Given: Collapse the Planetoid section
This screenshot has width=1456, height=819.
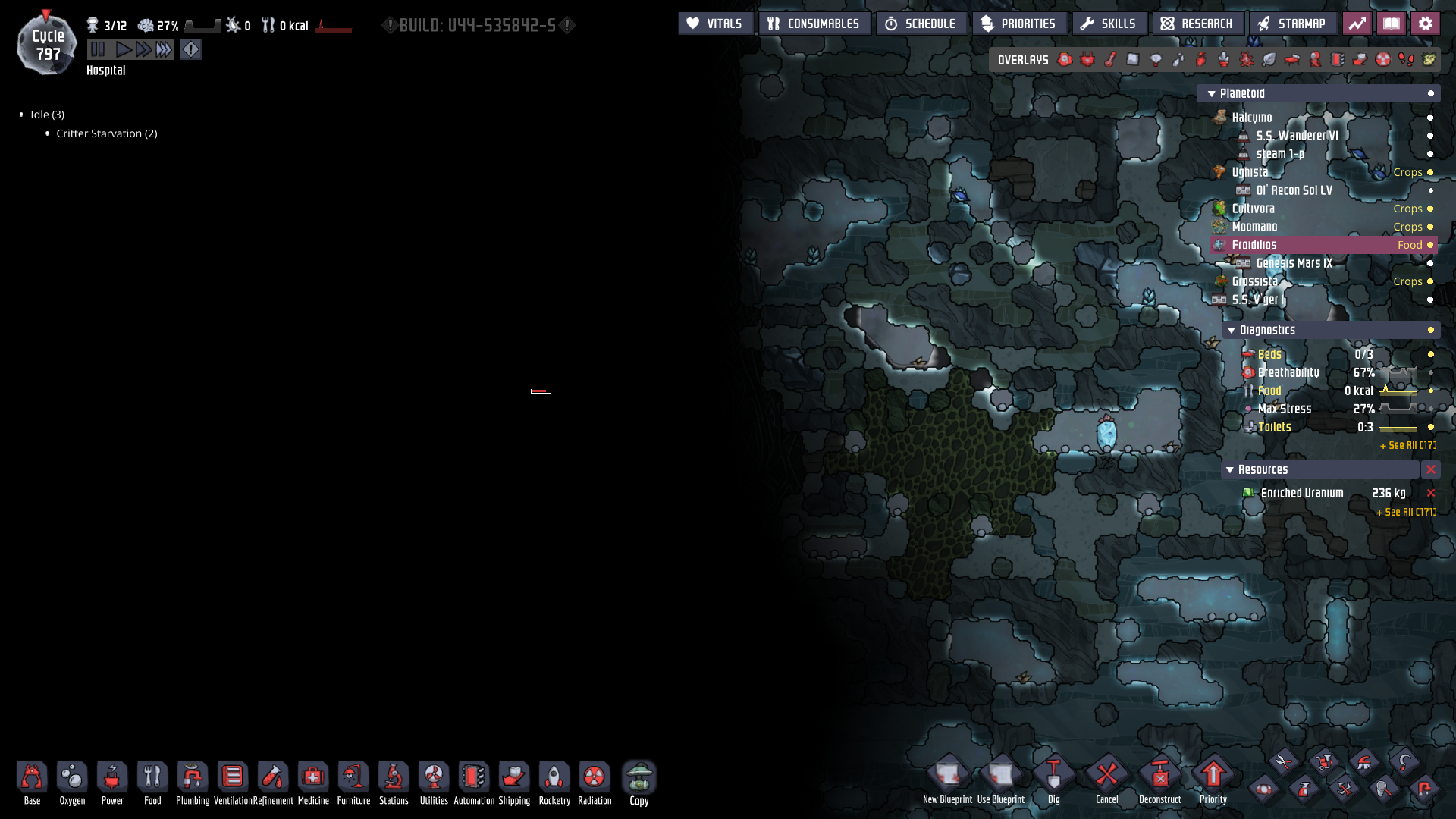Looking at the screenshot, I should pos(1211,93).
